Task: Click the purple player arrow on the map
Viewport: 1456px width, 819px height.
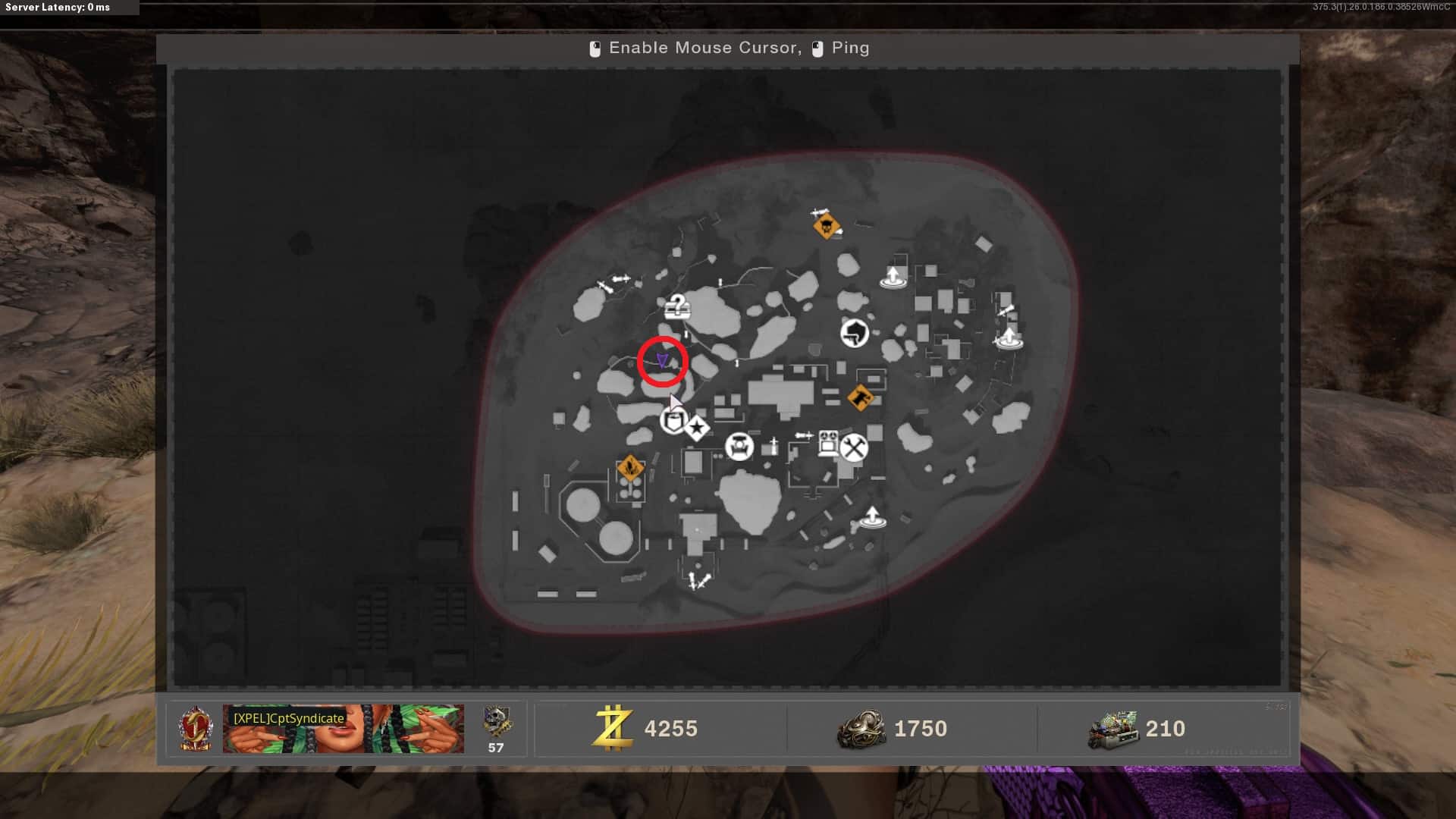Action: 662,360
